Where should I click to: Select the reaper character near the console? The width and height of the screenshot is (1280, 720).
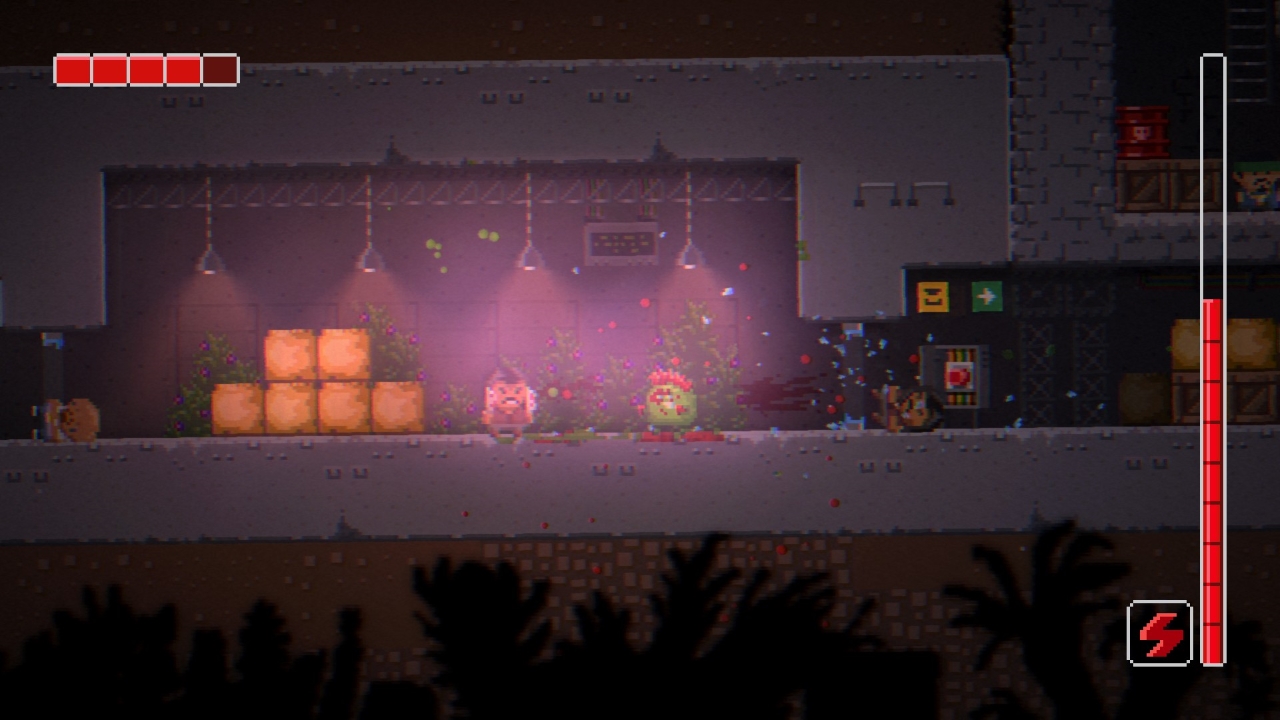(x=910, y=410)
